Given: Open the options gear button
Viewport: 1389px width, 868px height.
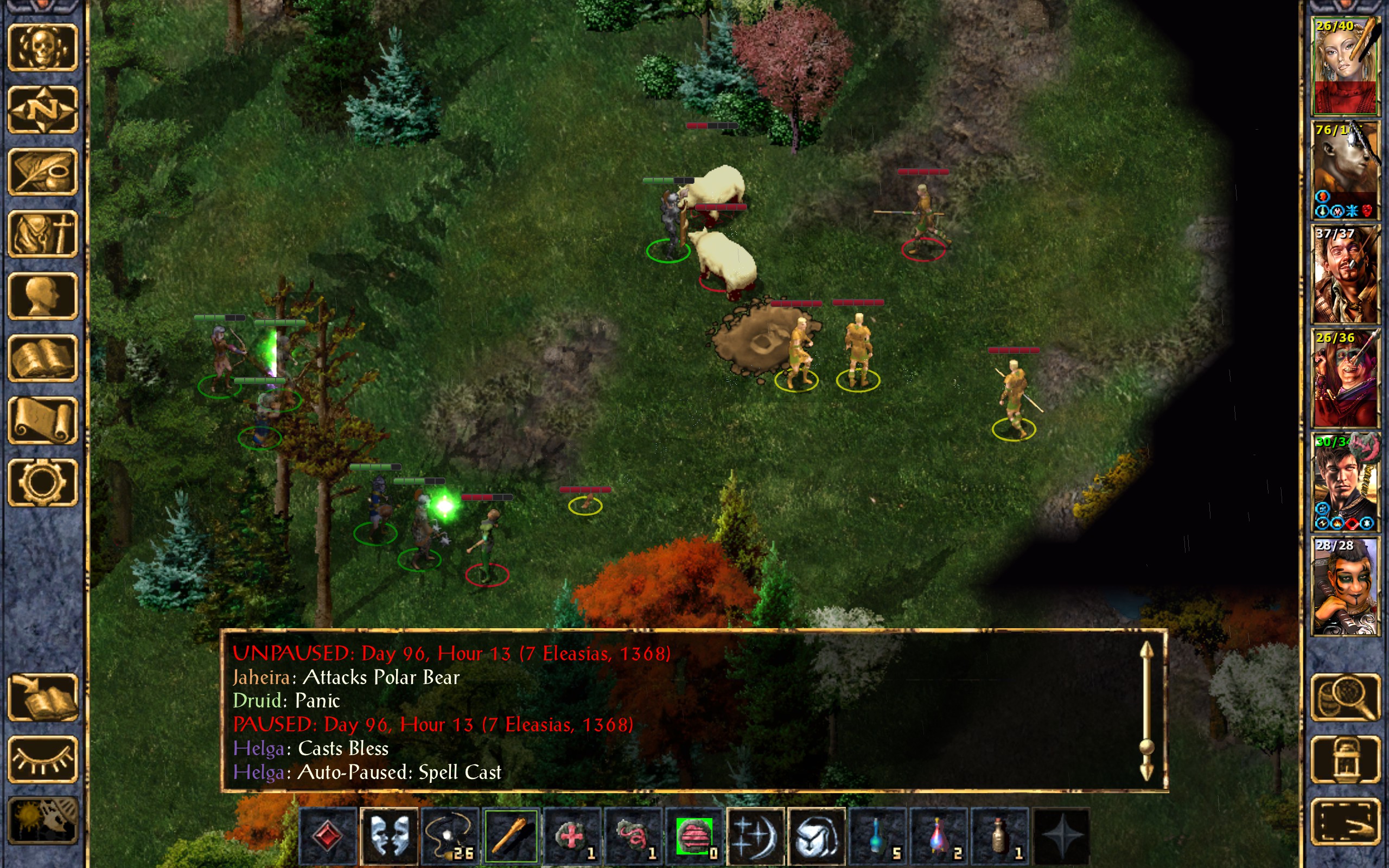Looking at the screenshot, I should 42,482.
